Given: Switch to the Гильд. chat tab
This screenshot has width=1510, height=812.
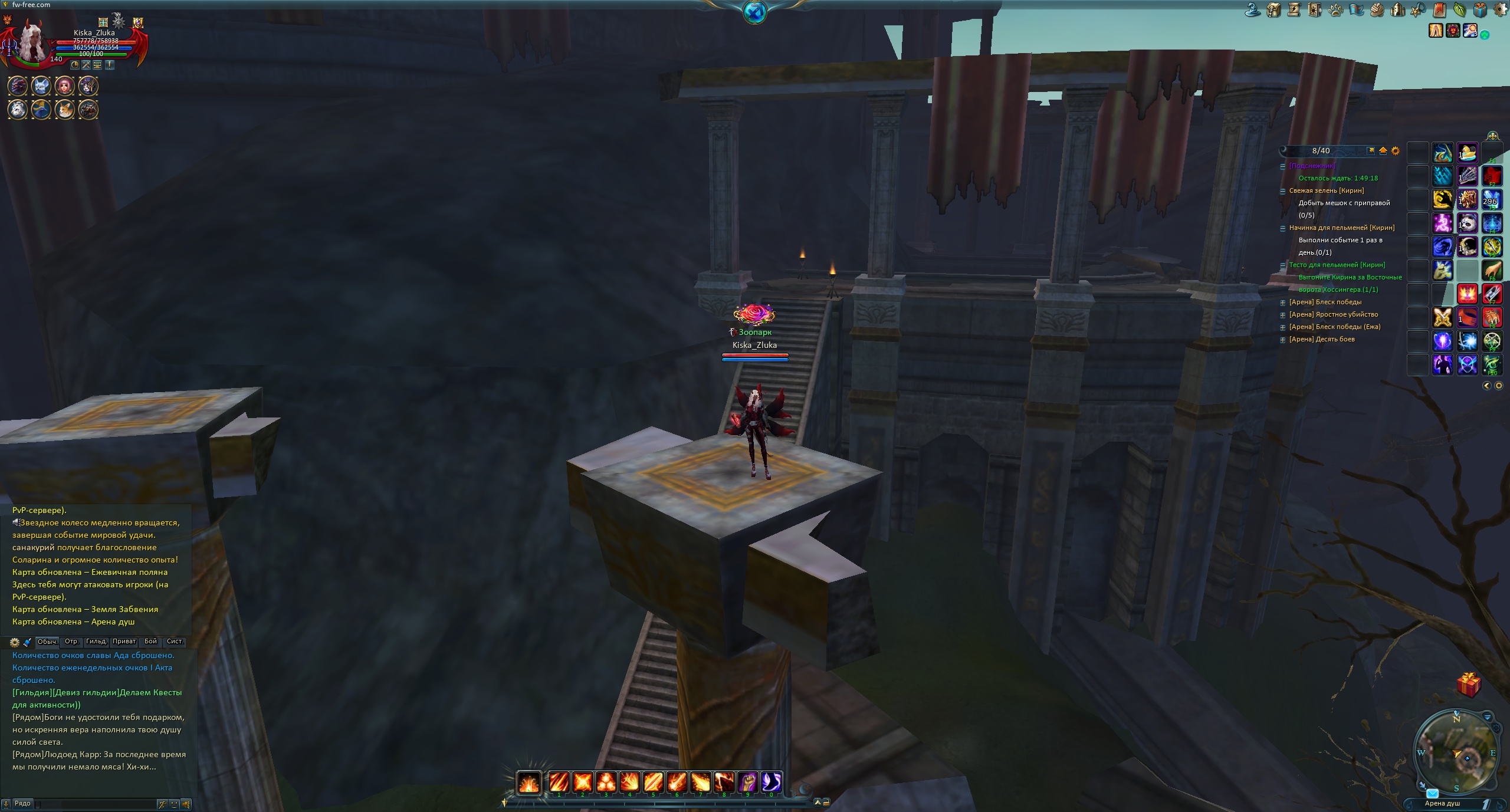Looking at the screenshot, I should pyautogui.click(x=96, y=642).
